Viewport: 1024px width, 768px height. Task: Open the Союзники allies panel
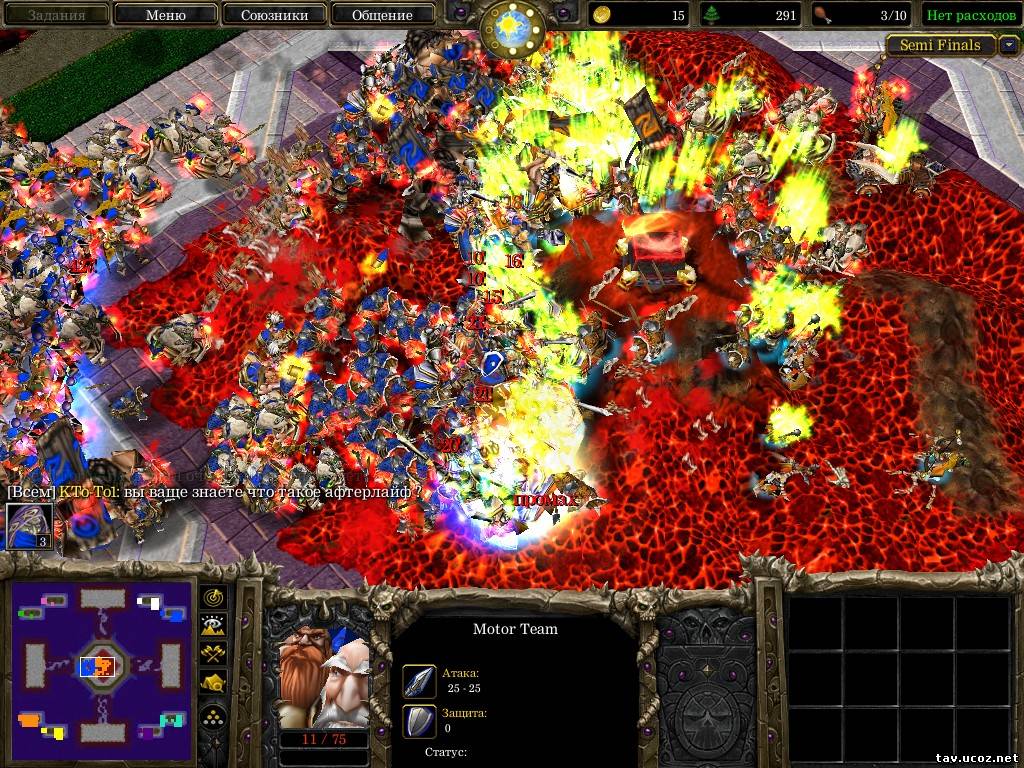coord(273,15)
